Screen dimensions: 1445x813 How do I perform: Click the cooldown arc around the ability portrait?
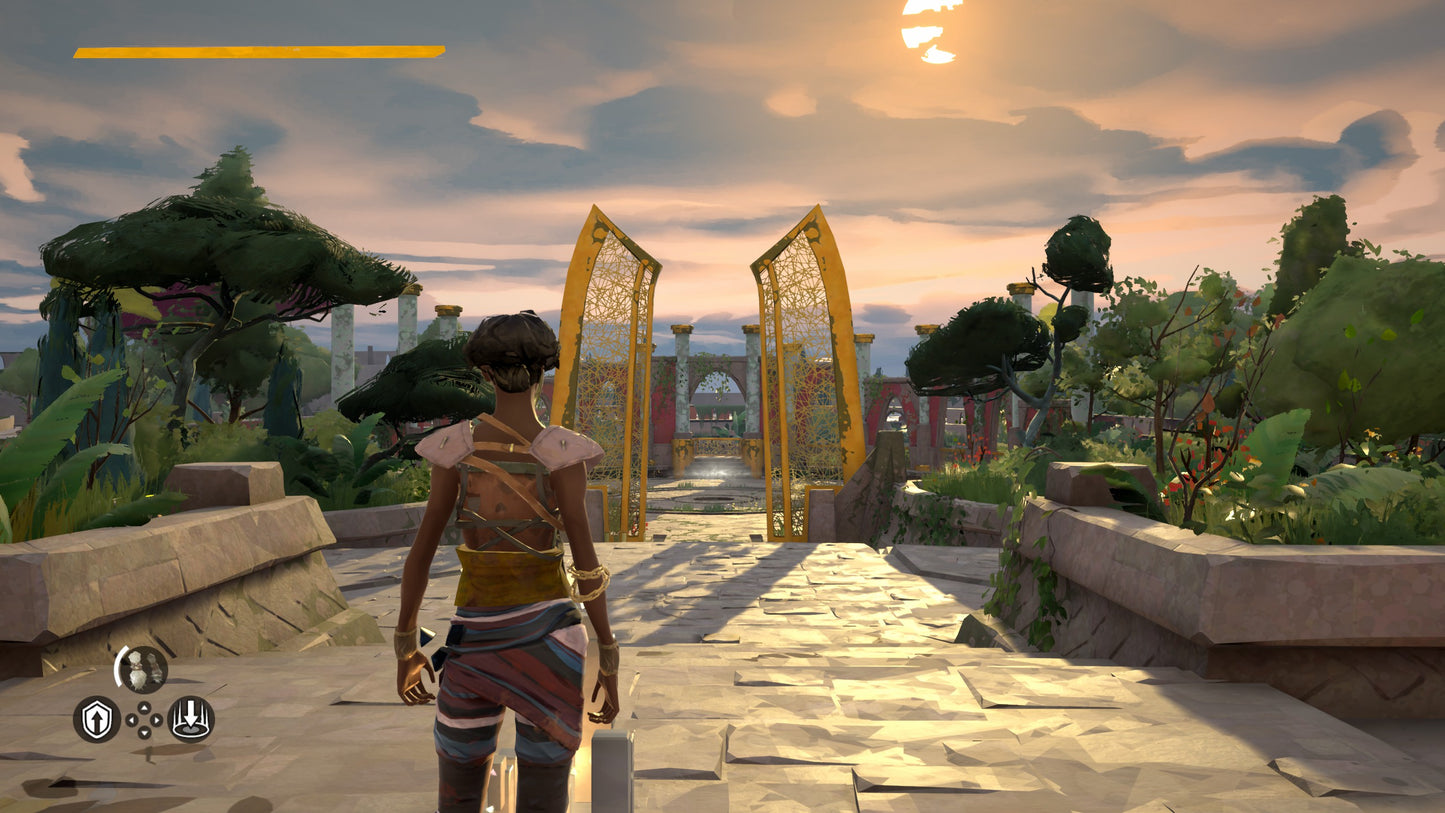118,666
